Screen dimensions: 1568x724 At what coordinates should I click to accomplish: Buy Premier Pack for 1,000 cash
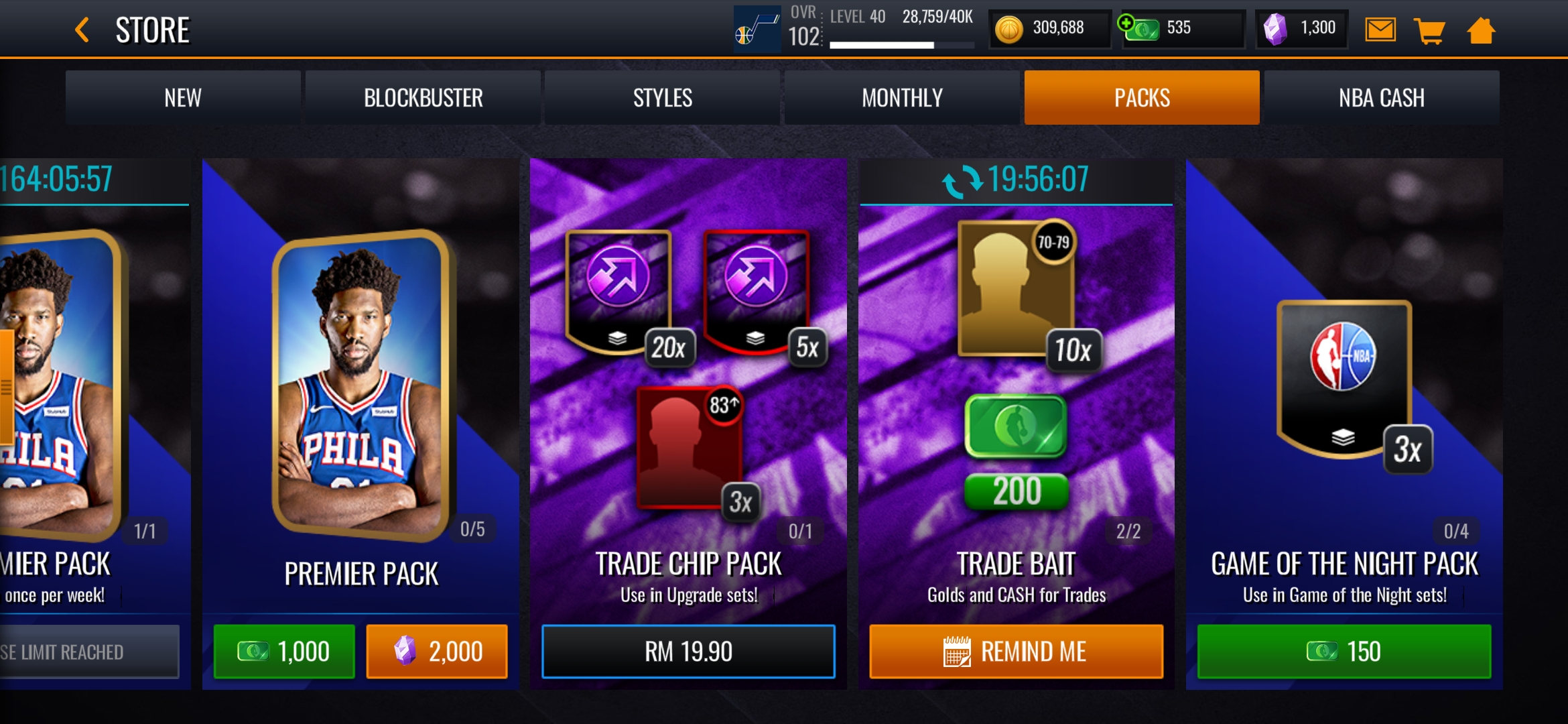284,651
